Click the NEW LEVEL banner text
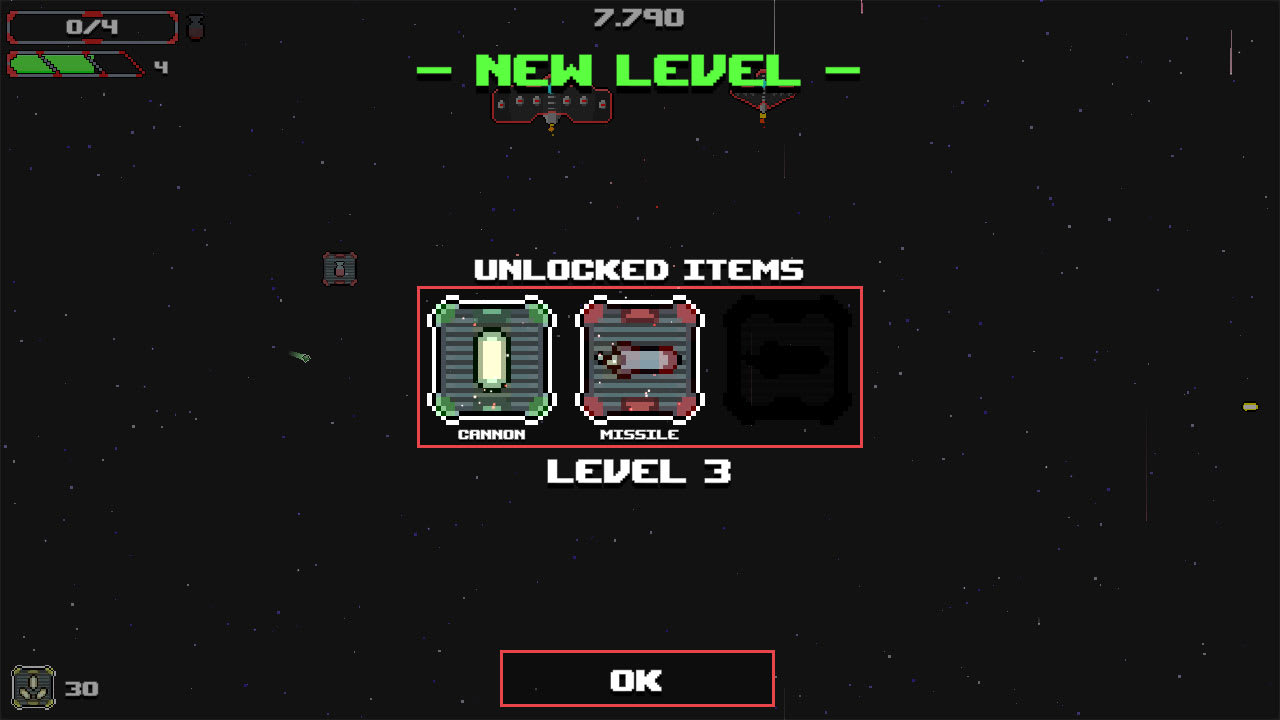The image size is (1280, 720). [x=637, y=70]
